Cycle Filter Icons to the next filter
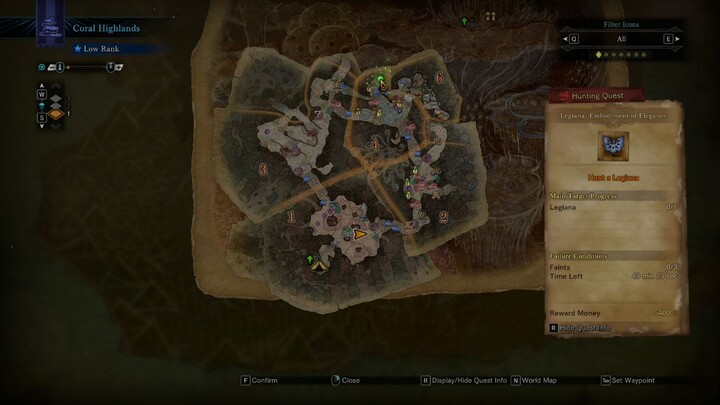The height and width of the screenshot is (405, 720). point(666,39)
